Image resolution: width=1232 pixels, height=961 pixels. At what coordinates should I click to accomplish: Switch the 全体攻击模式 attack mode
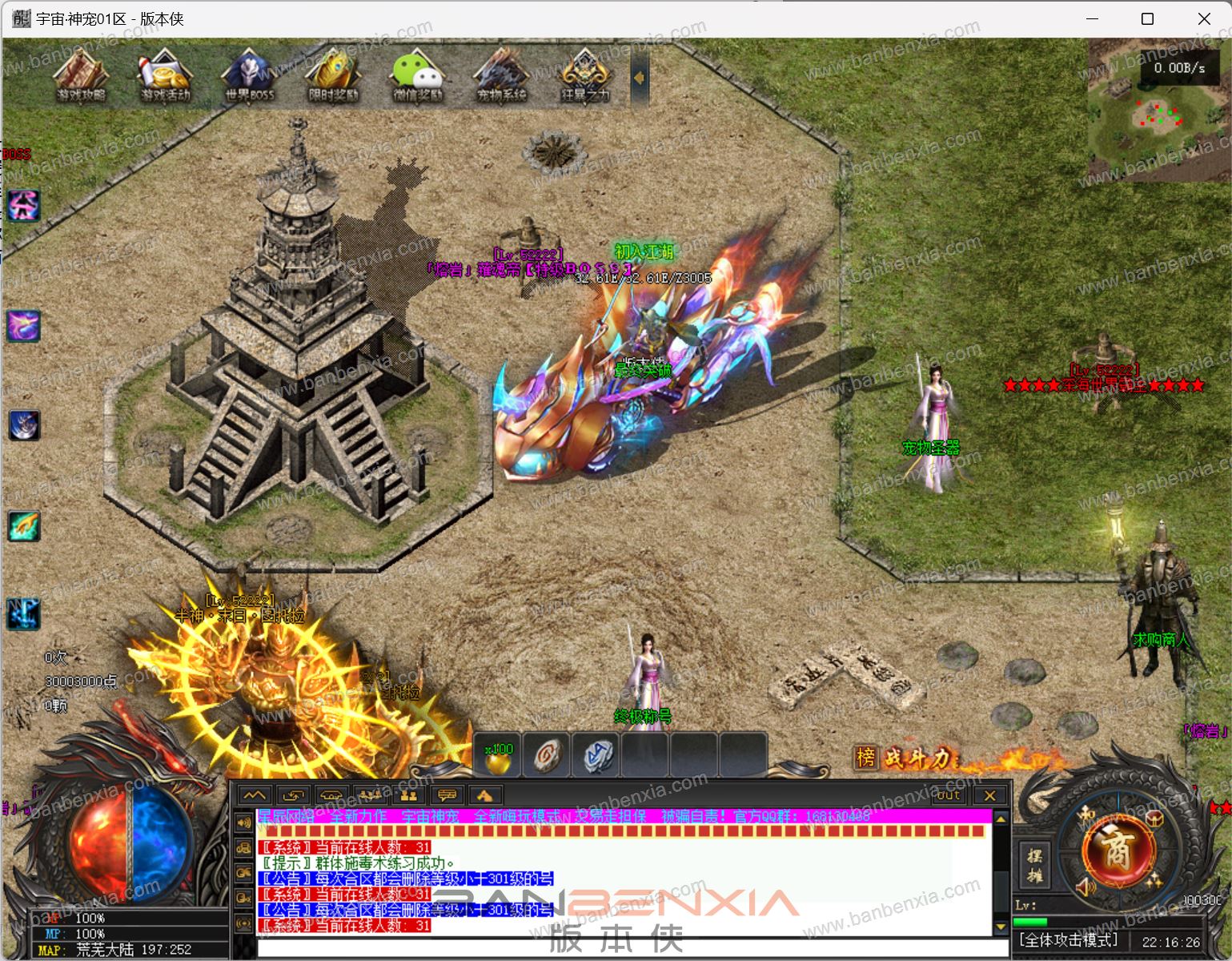tap(1069, 940)
